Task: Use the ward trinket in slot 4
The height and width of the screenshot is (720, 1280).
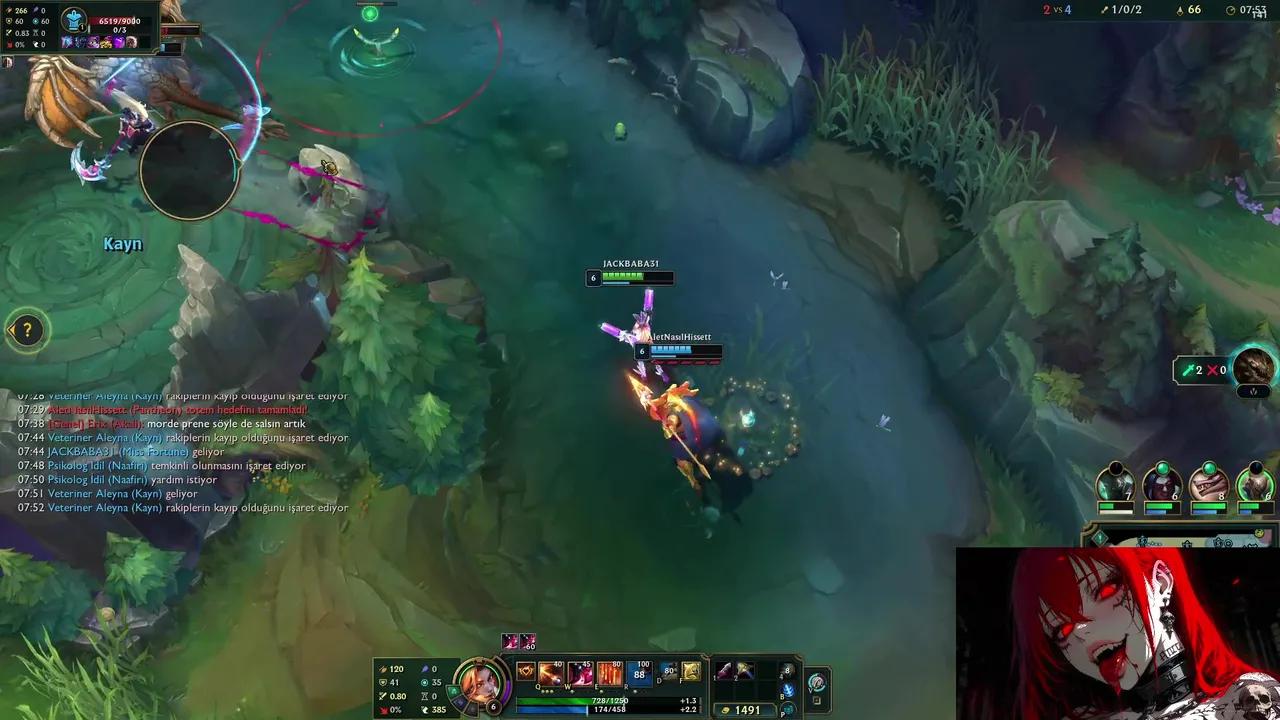Action: (787, 672)
